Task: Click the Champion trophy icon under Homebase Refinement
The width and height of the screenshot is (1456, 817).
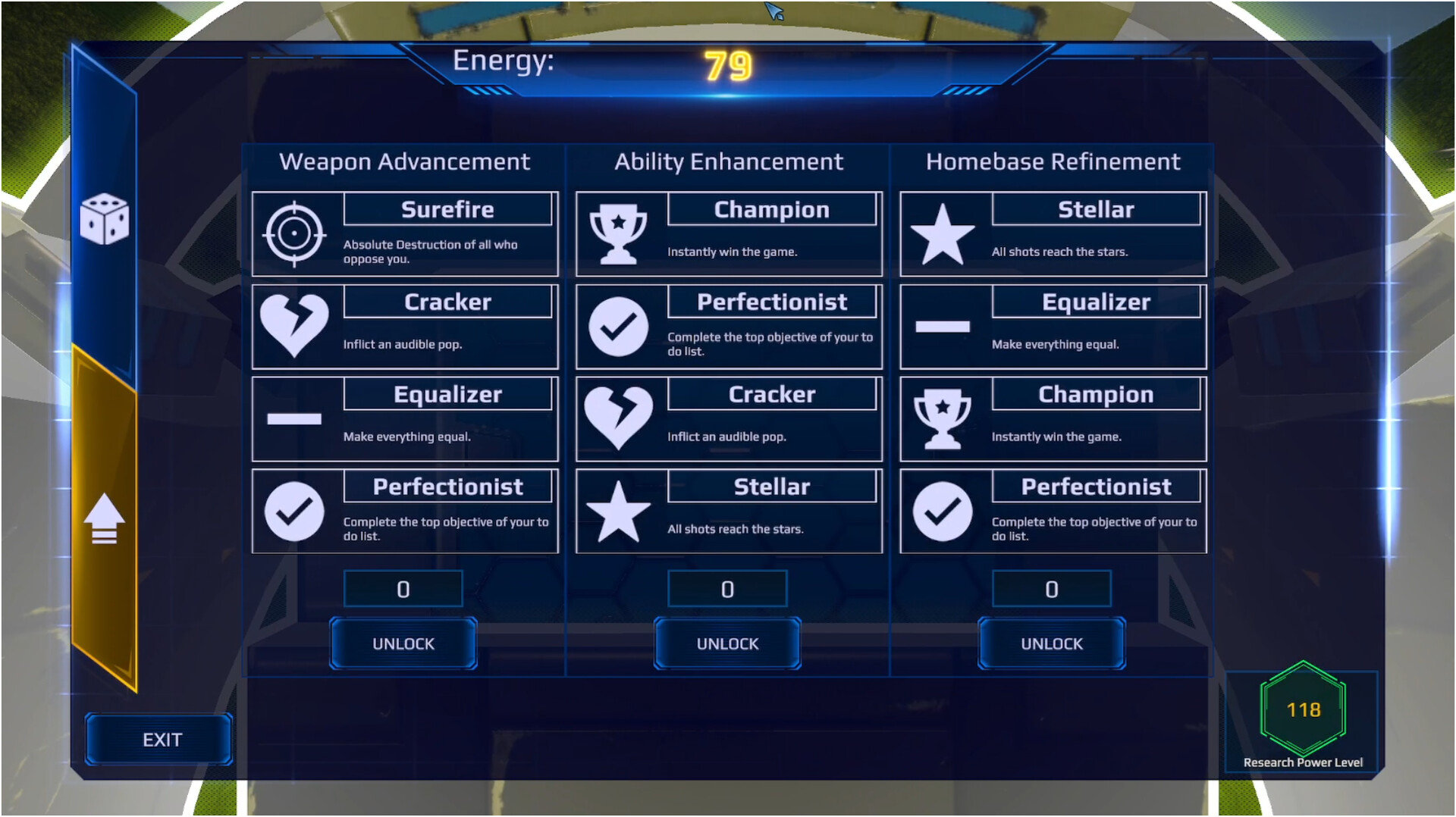Action: click(944, 418)
